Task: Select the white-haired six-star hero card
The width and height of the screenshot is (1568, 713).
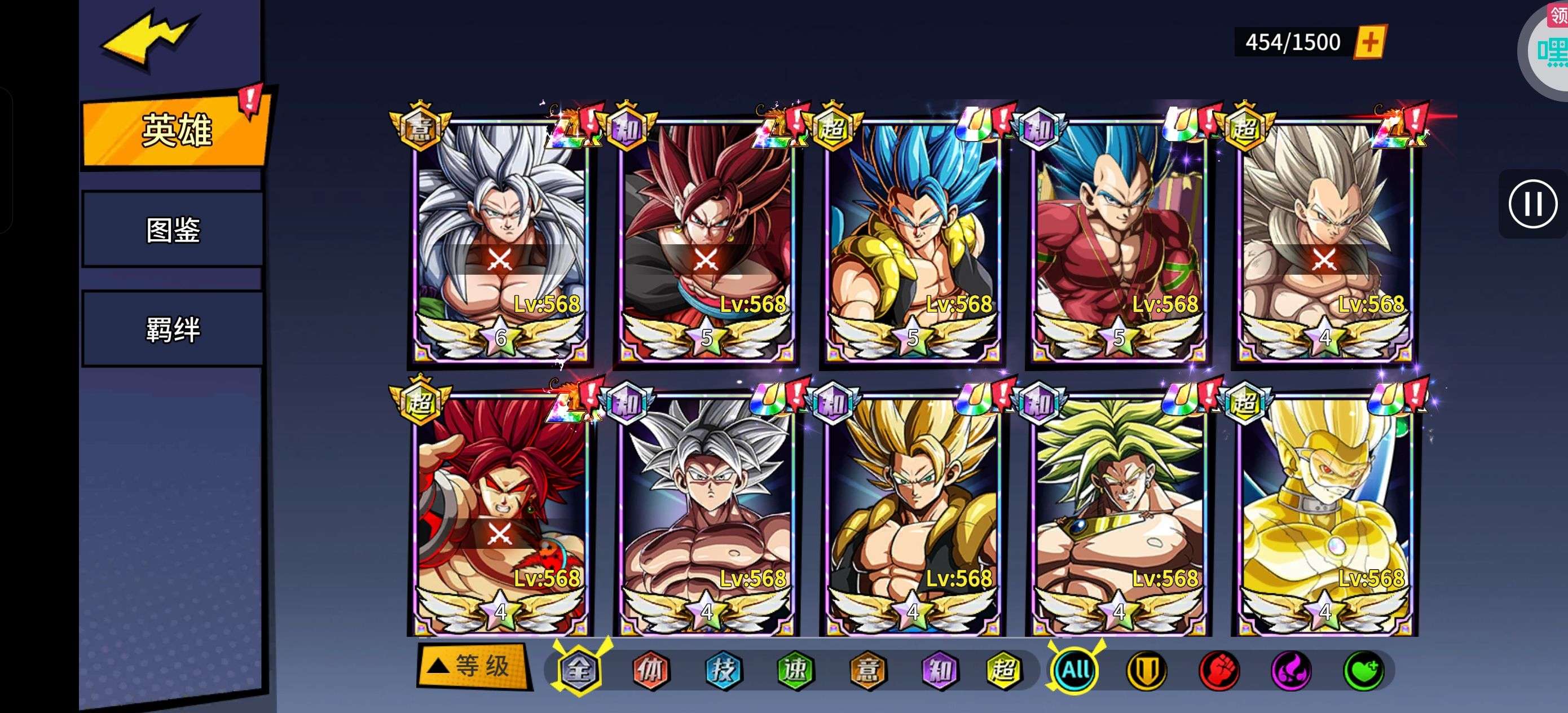Action: click(500, 237)
